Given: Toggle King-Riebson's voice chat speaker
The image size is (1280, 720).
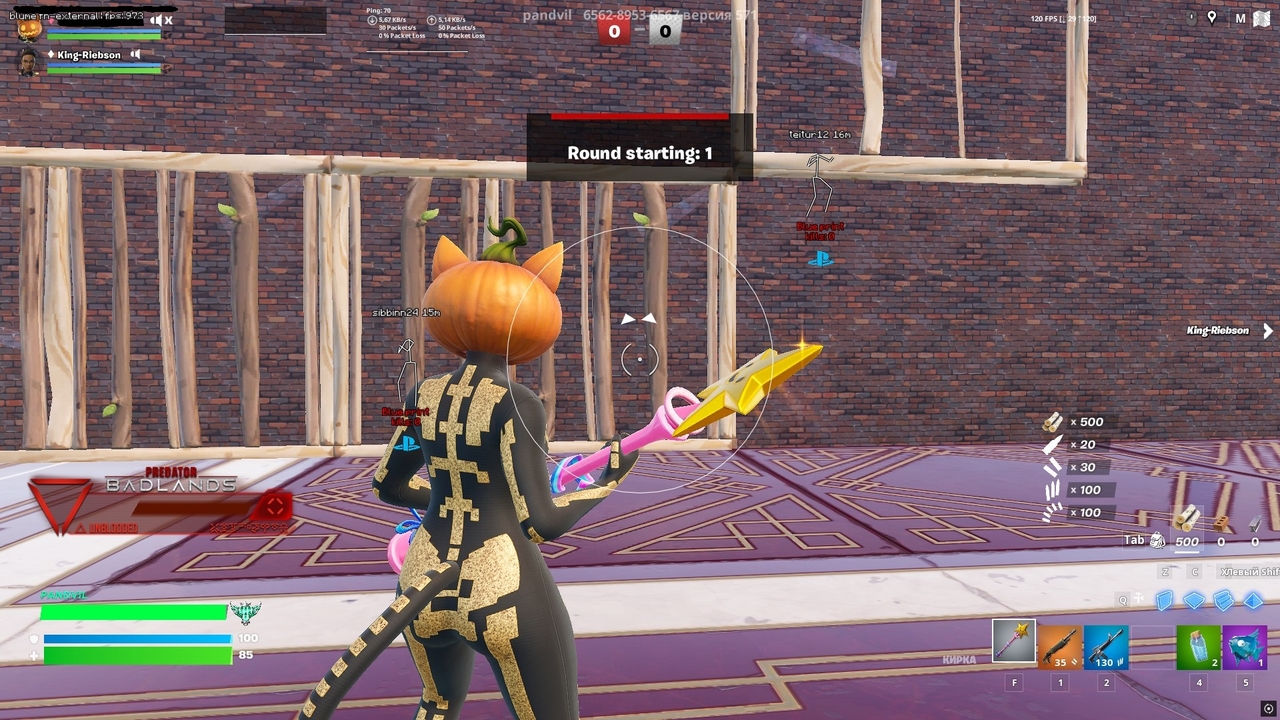Looking at the screenshot, I should tap(136, 55).
